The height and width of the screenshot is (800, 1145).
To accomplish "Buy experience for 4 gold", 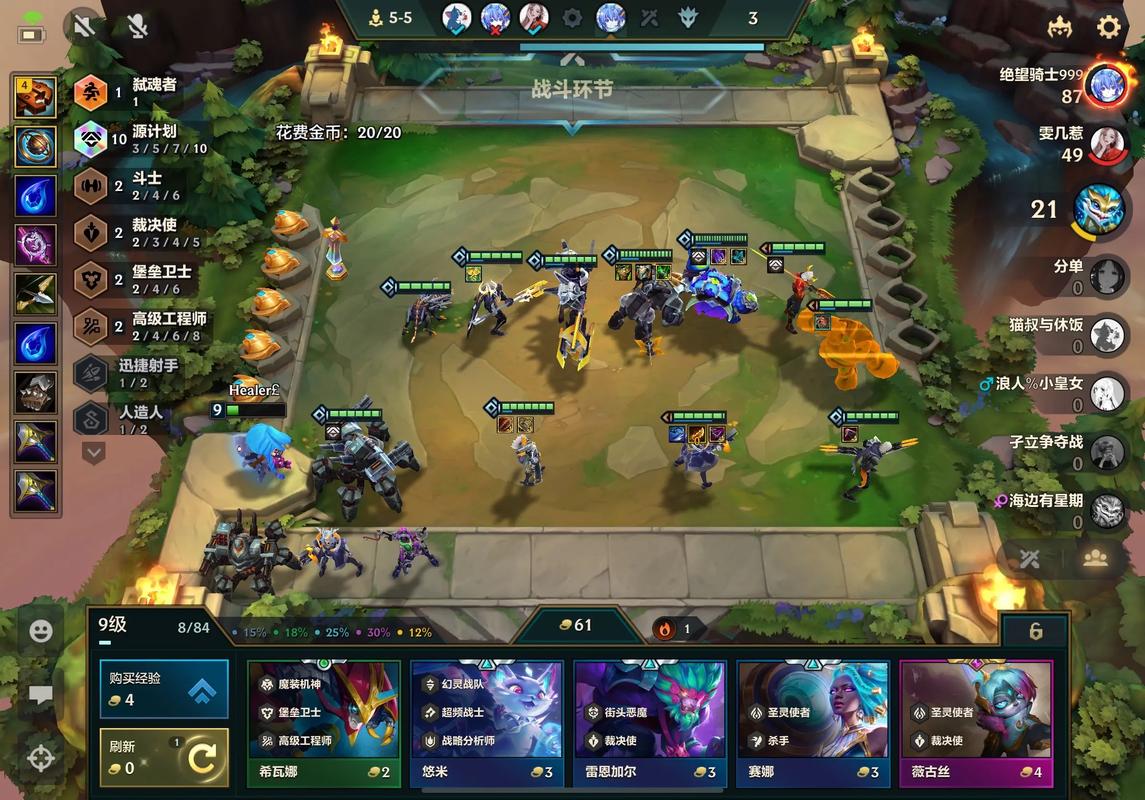I will pyautogui.click(x=164, y=689).
